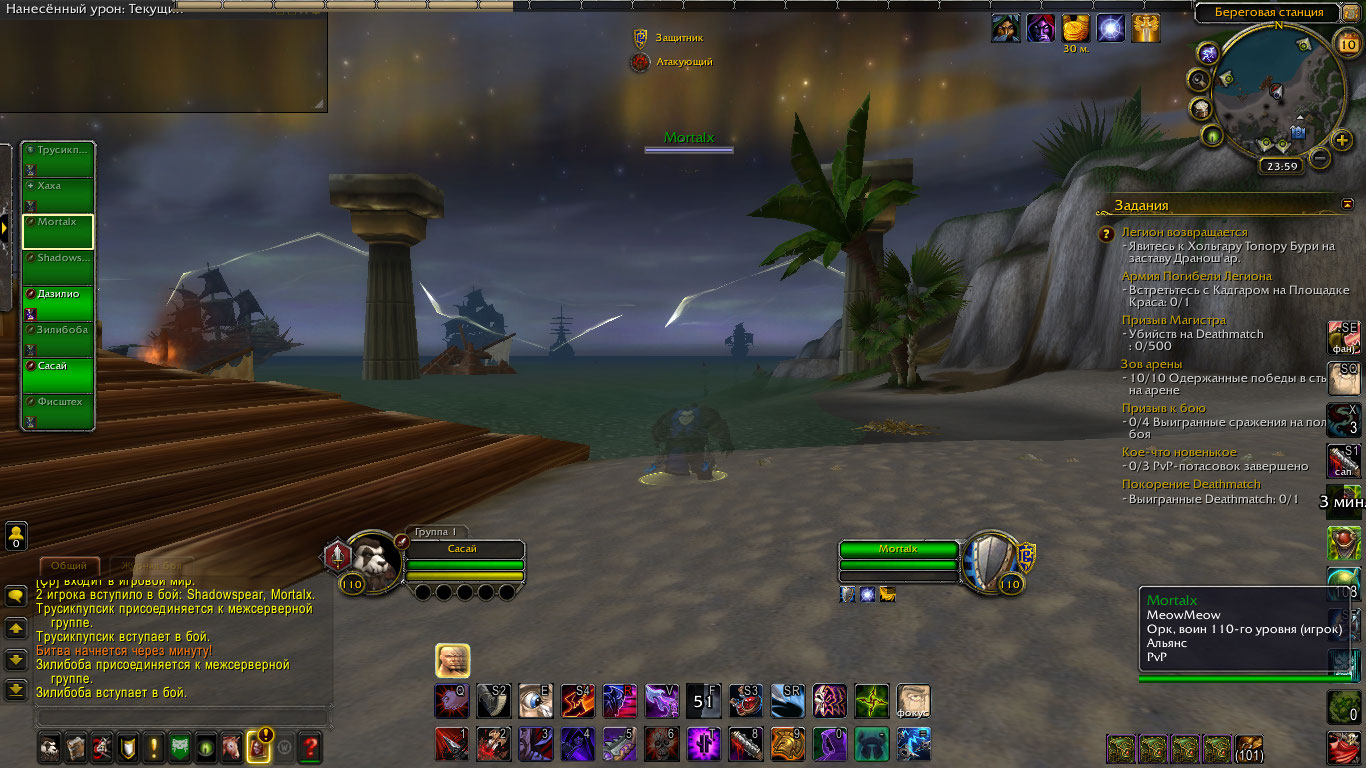Use the eyeball ability bound to E
The width and height of the screenshot is (1366, 768).
535,701
